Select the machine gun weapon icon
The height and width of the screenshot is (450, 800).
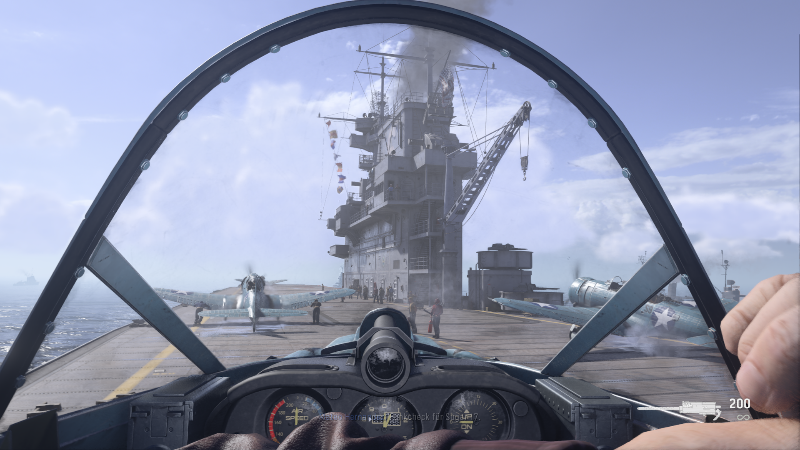coord(700,407)
